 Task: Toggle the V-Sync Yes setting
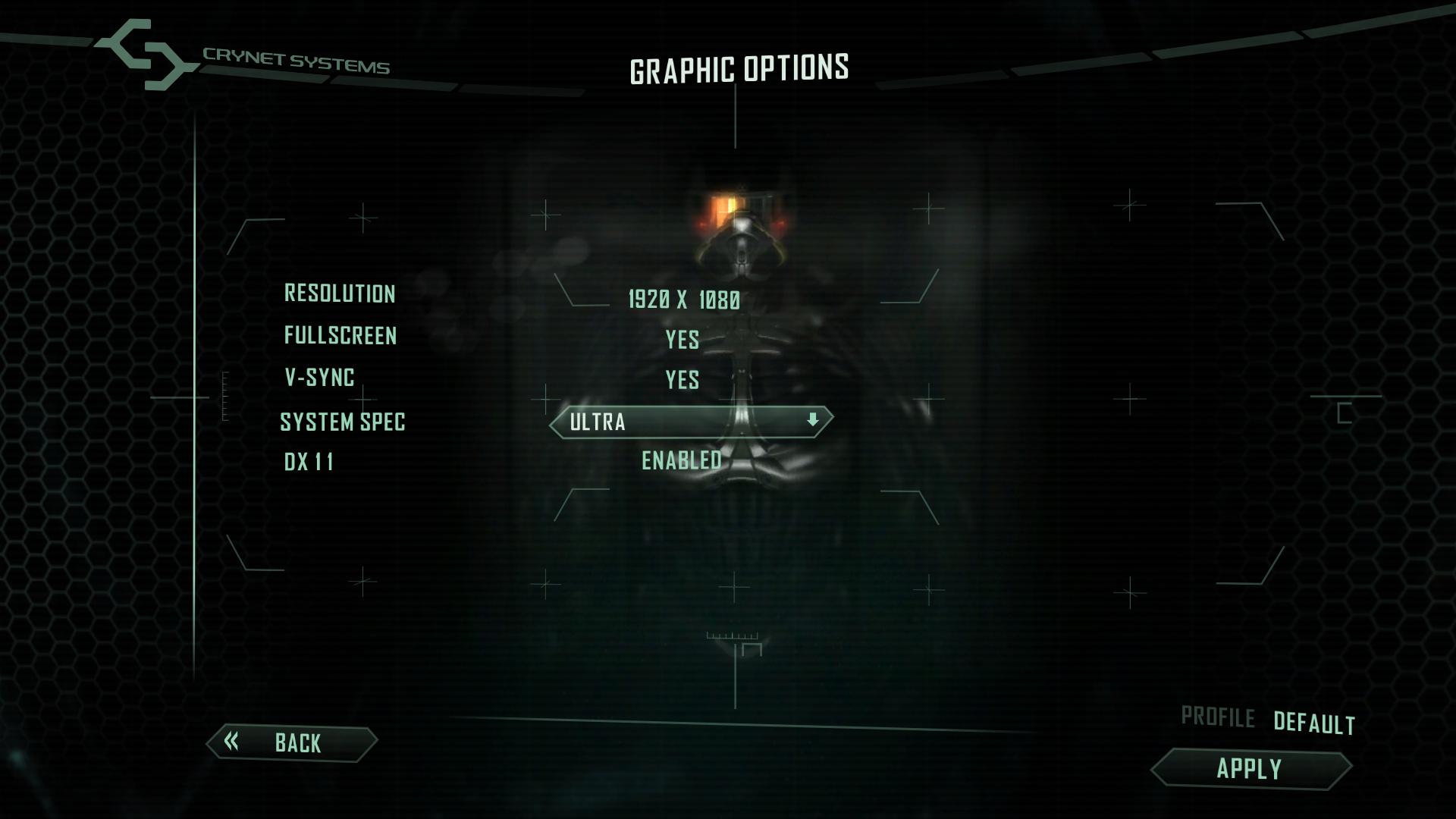(x=682, y=380)
